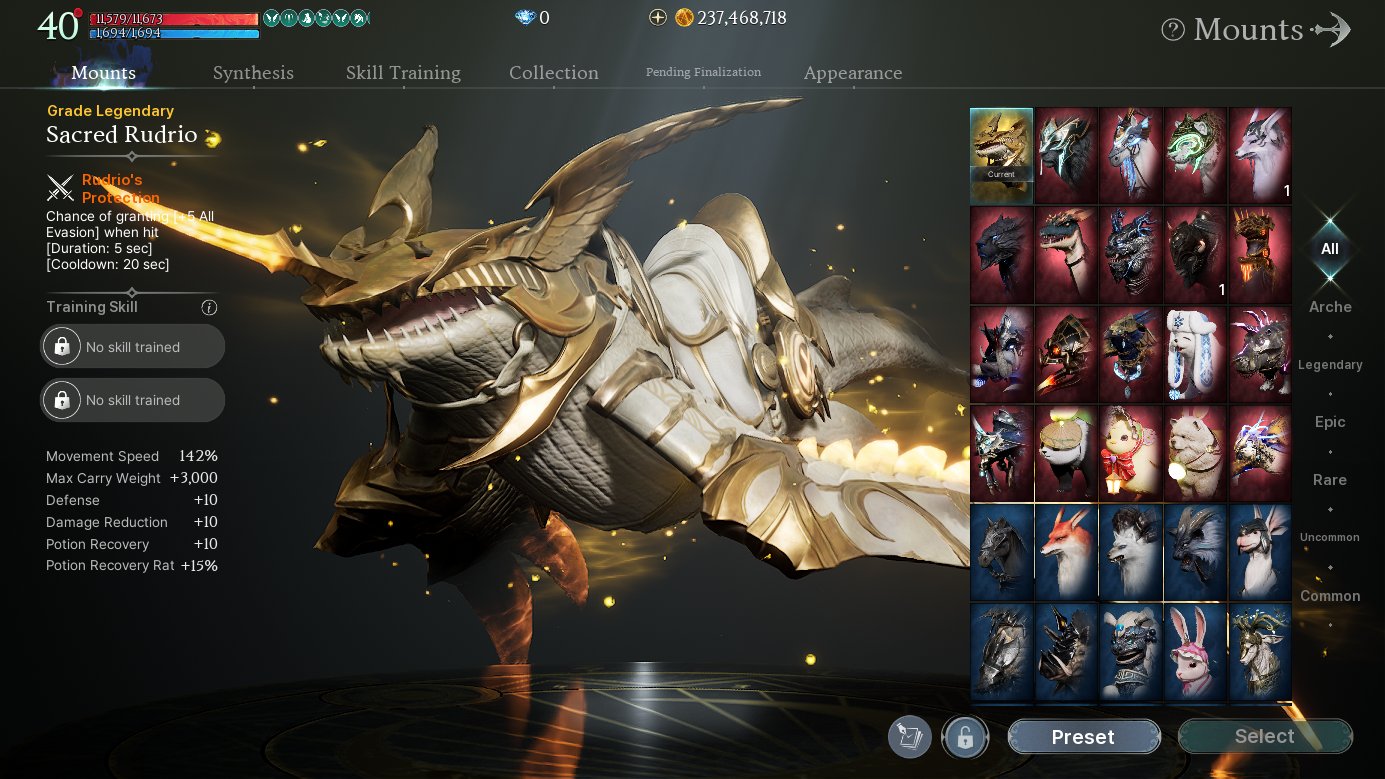Screen dimensions: 1385x779
Task: Switch to the Appearance tab
Action: [852, 73]
